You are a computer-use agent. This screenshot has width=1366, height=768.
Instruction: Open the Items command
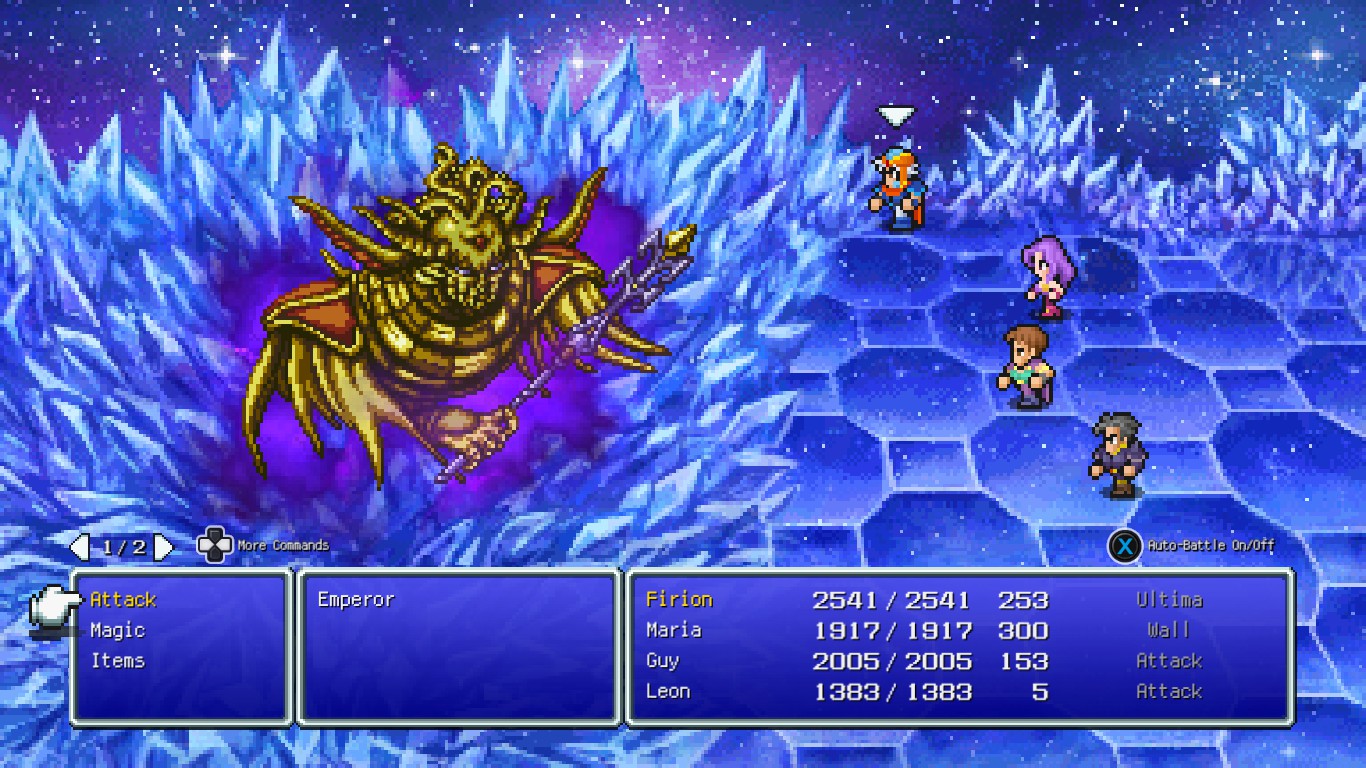120,660
